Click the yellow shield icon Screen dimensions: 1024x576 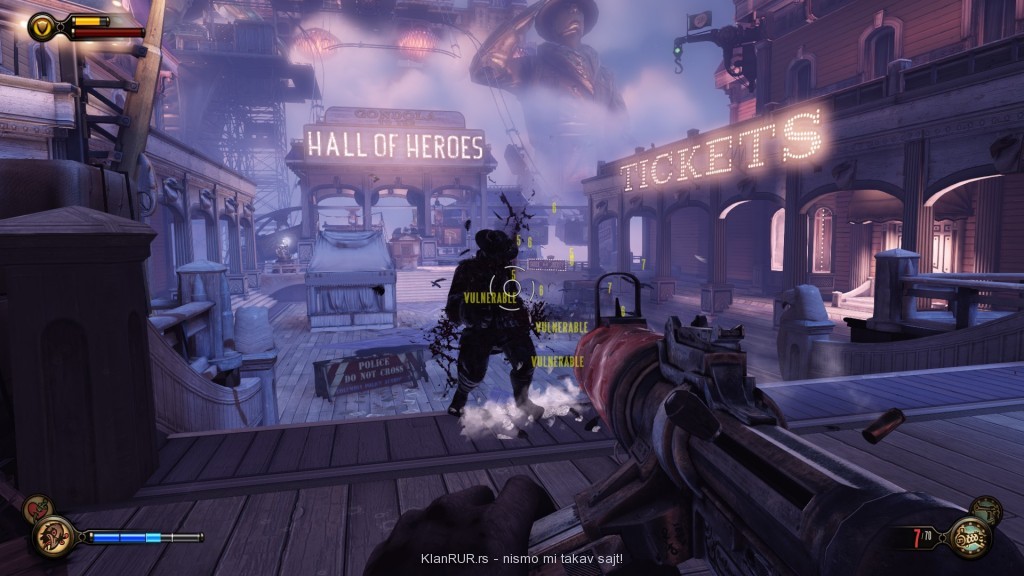[x=43, y=25]
